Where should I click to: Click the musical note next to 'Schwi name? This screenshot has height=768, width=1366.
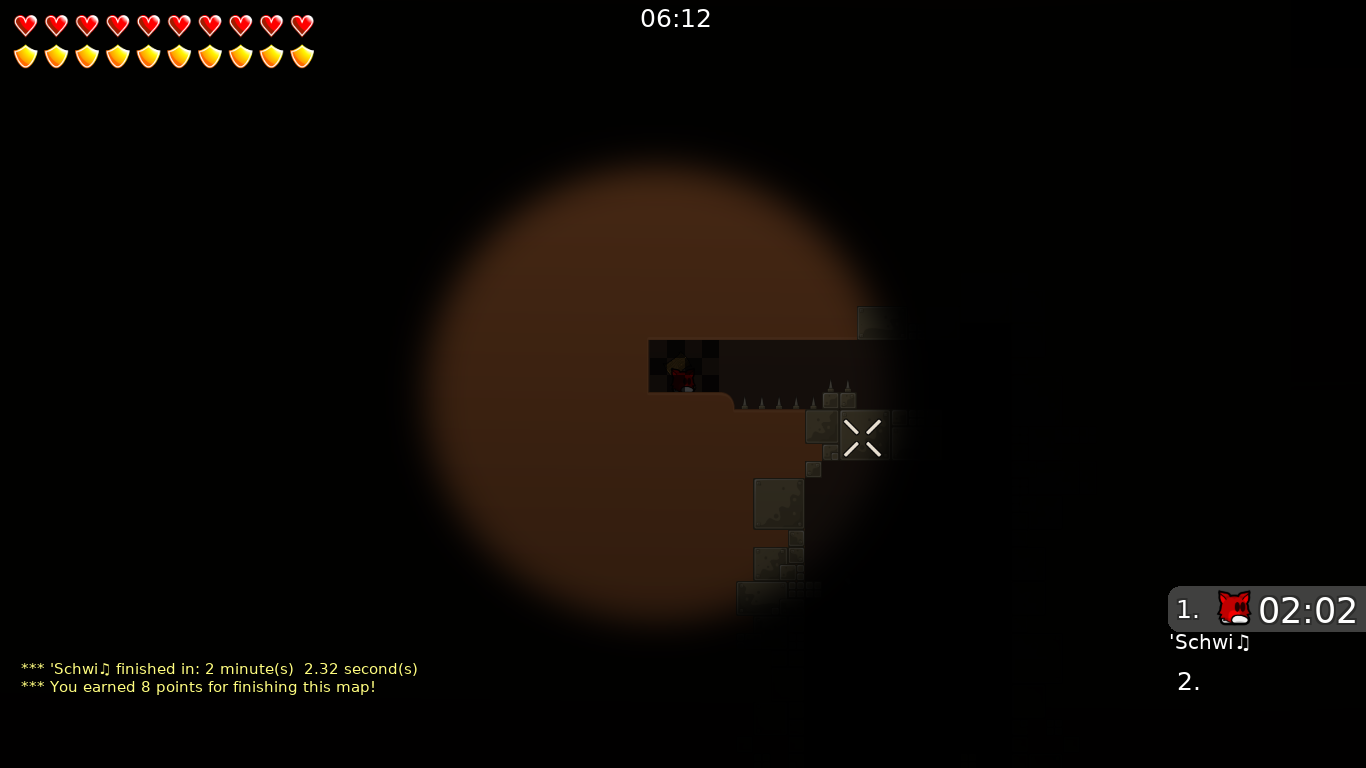tap(1243, 643)
